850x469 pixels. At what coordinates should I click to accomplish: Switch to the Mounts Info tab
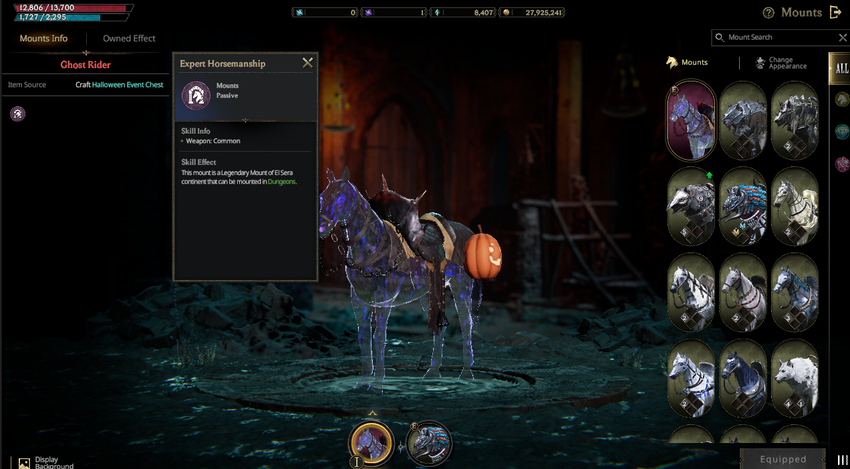tap(44, 39)
